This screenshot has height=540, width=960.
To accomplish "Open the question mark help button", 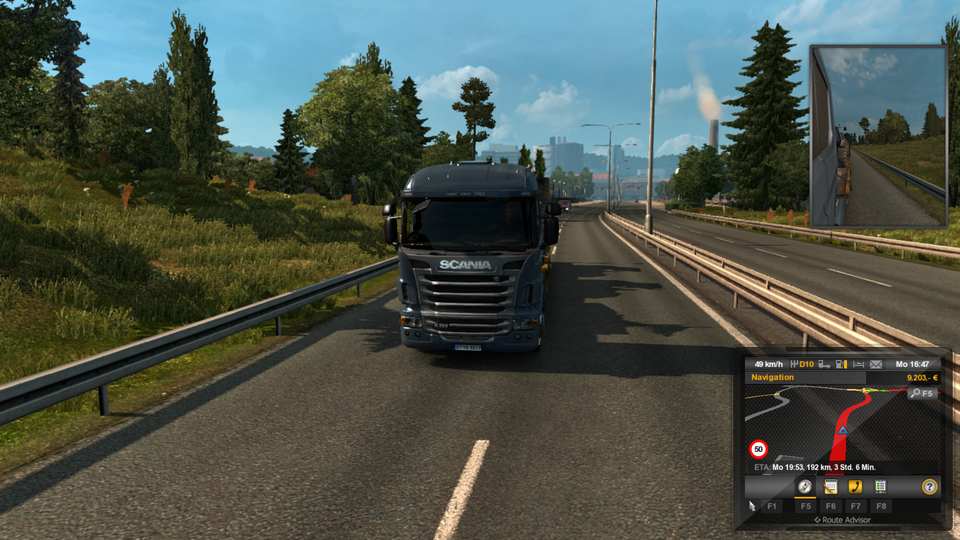I will coord(929,486).
